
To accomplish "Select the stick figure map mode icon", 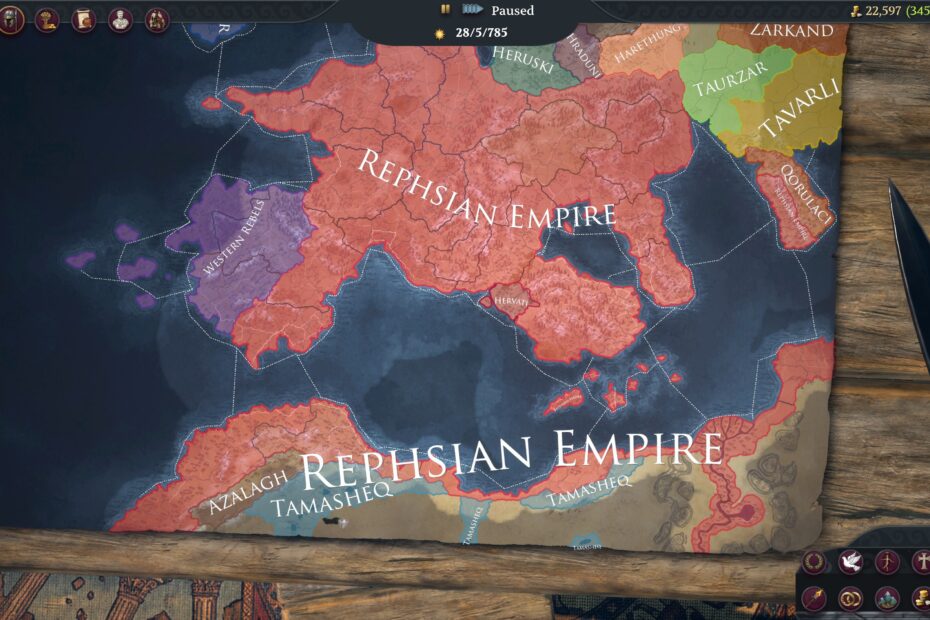I will tap(887, 562).
